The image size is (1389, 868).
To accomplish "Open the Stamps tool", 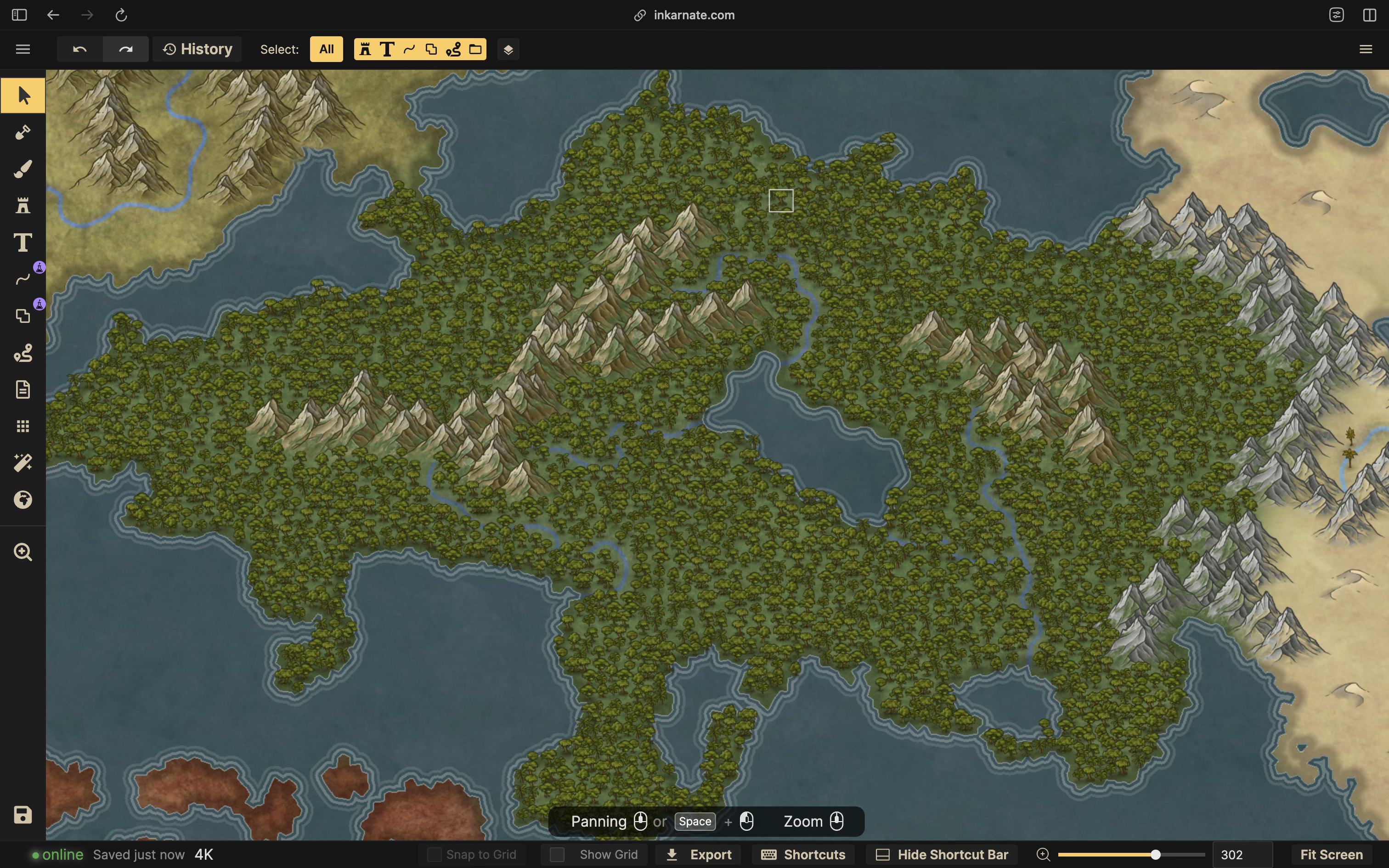I will coord(23,206).
